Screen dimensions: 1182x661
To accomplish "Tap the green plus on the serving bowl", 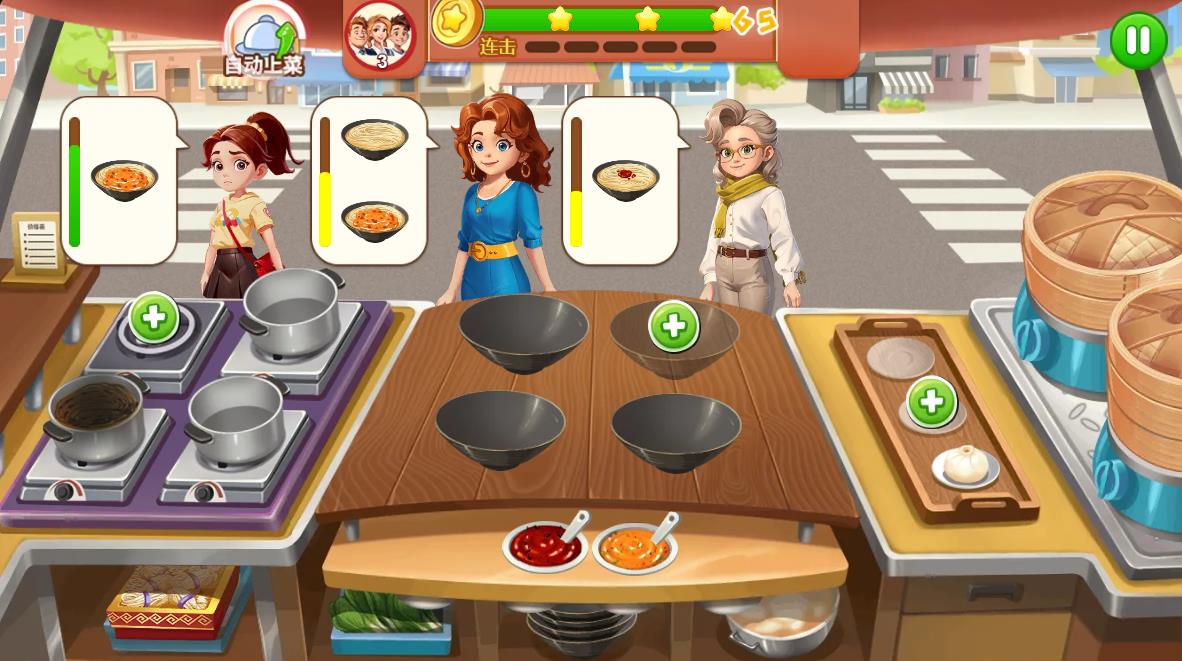I will click(673, 327).
